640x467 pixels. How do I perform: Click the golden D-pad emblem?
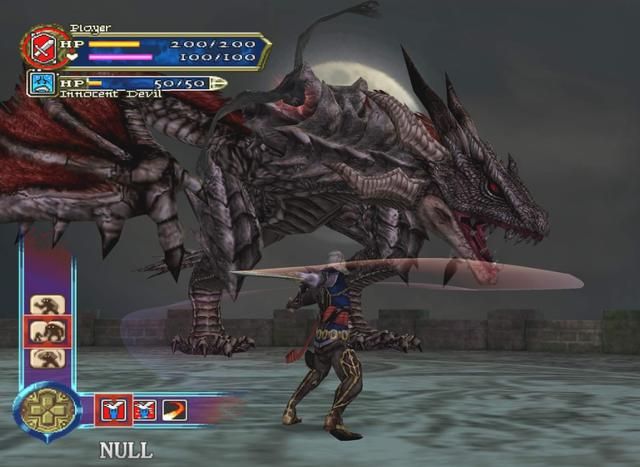tap(46, 411)
